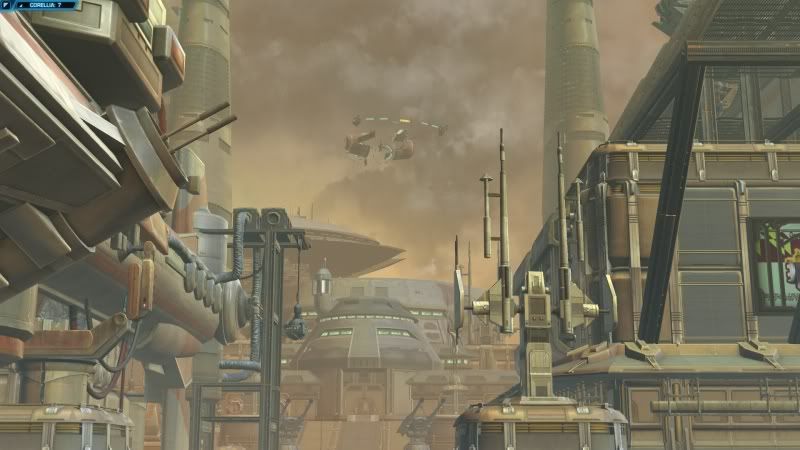The width and height of the screenshot is (800, 450).
Task: Click the chat icon beside the Corellia tab
Action: (x=6, y=5)
